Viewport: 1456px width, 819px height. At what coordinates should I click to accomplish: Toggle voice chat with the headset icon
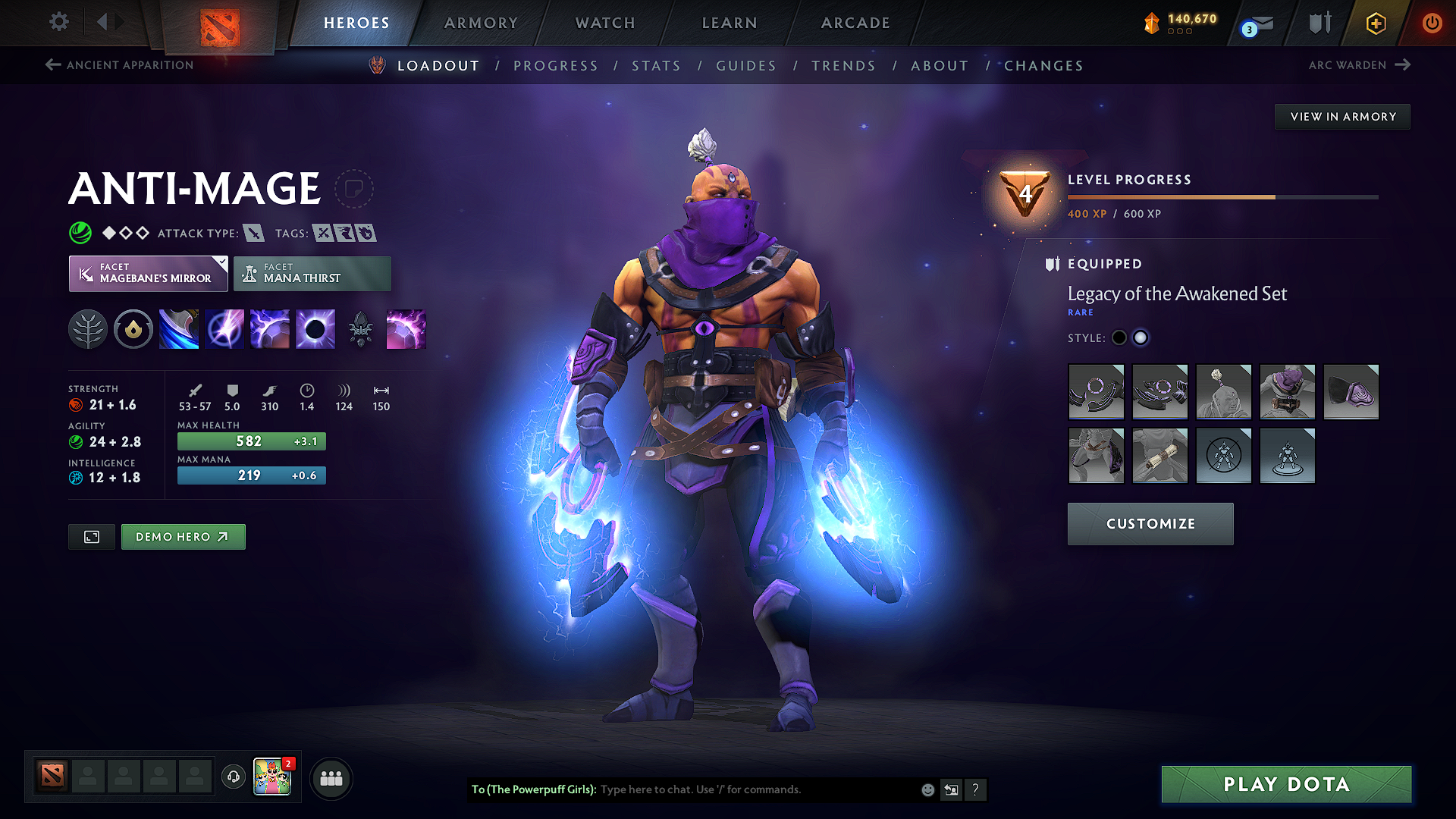(x=233, y=777)
